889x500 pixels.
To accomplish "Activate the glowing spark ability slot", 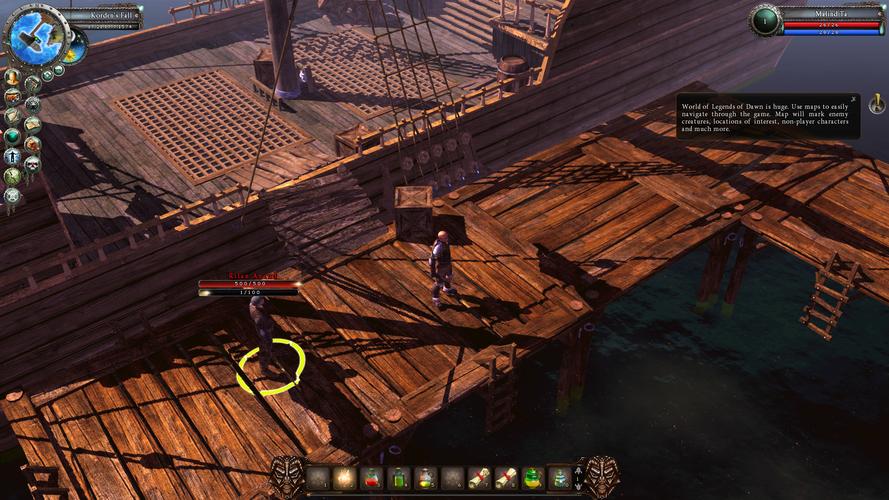I will [345, 479].
